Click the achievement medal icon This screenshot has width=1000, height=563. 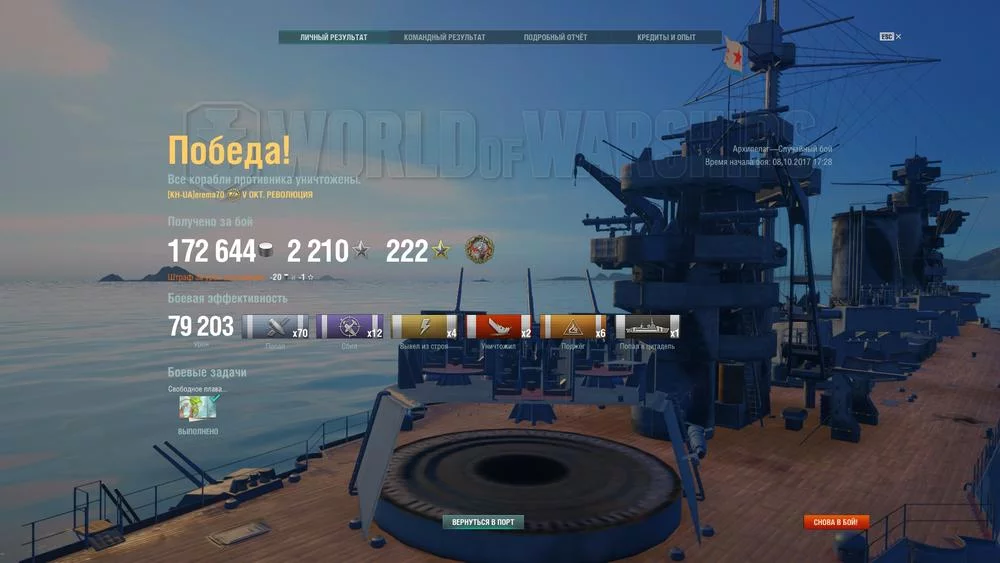click(480, 250)
